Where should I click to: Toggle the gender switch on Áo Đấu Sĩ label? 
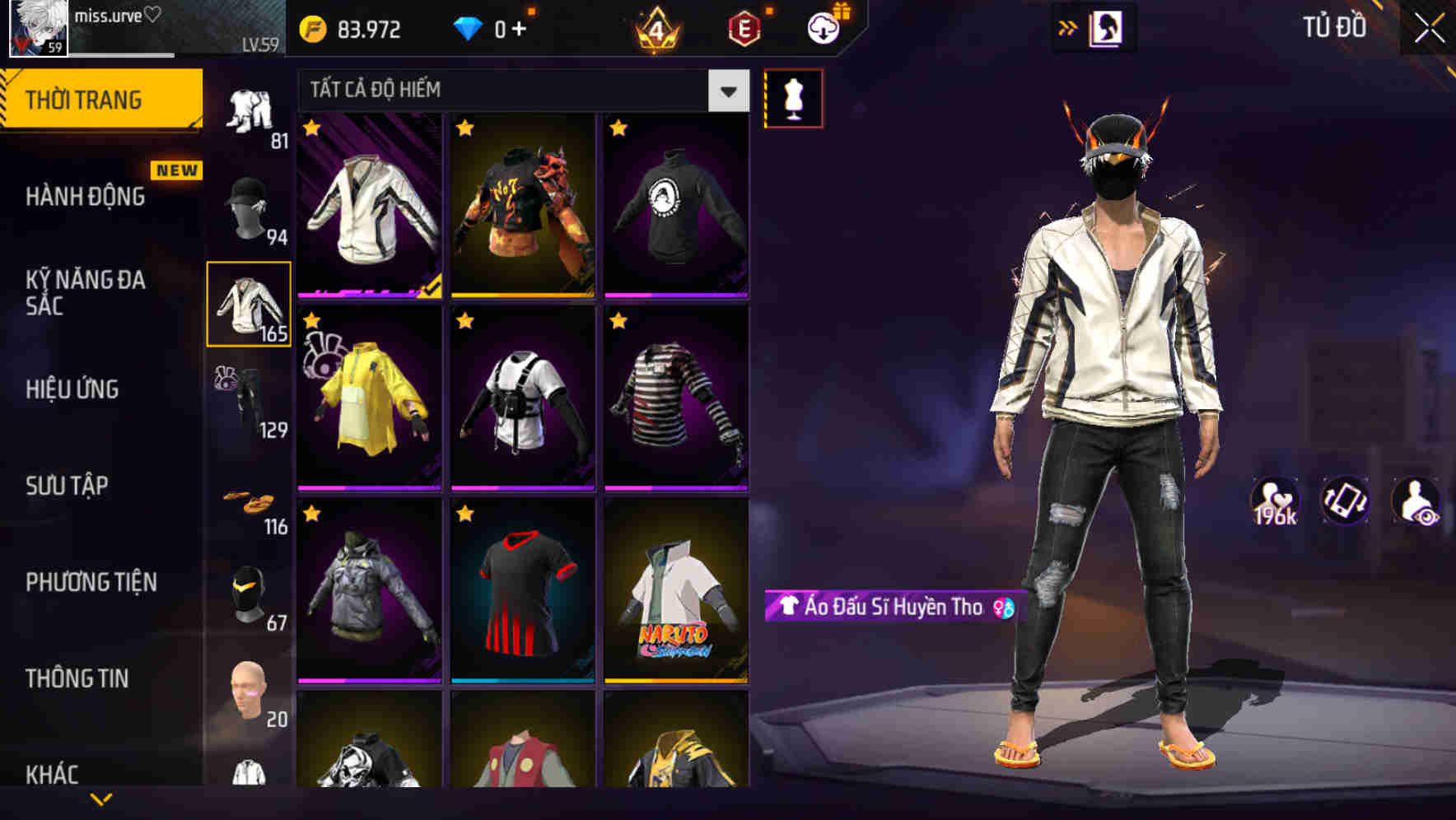coord(1003,608)
